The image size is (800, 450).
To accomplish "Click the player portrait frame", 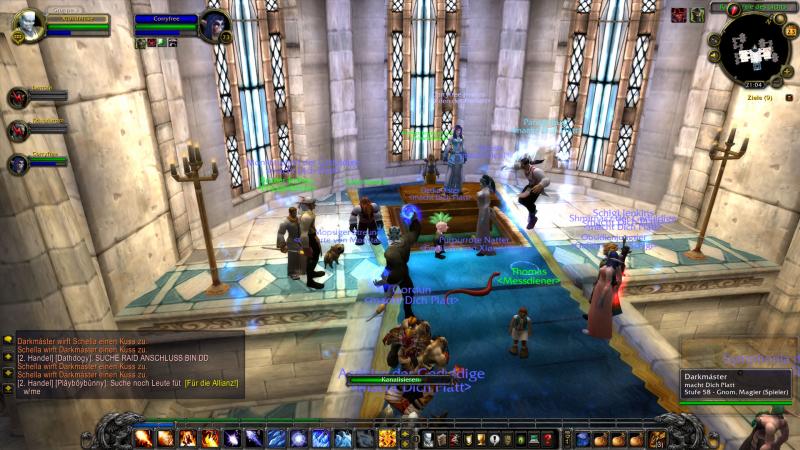I will tap(28, 23).
